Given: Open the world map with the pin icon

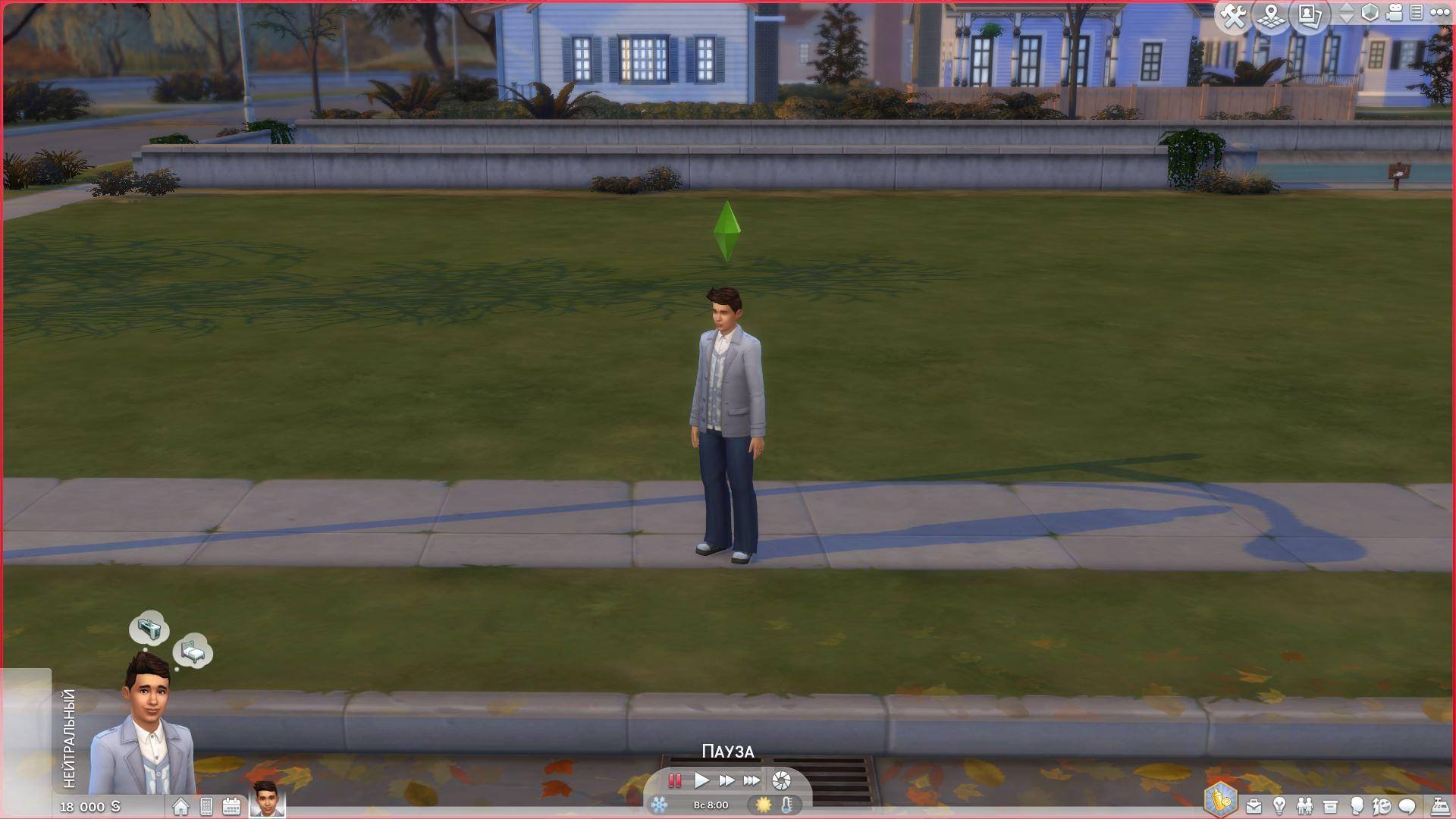Looking at the screenshot, I should [1272, 16].
